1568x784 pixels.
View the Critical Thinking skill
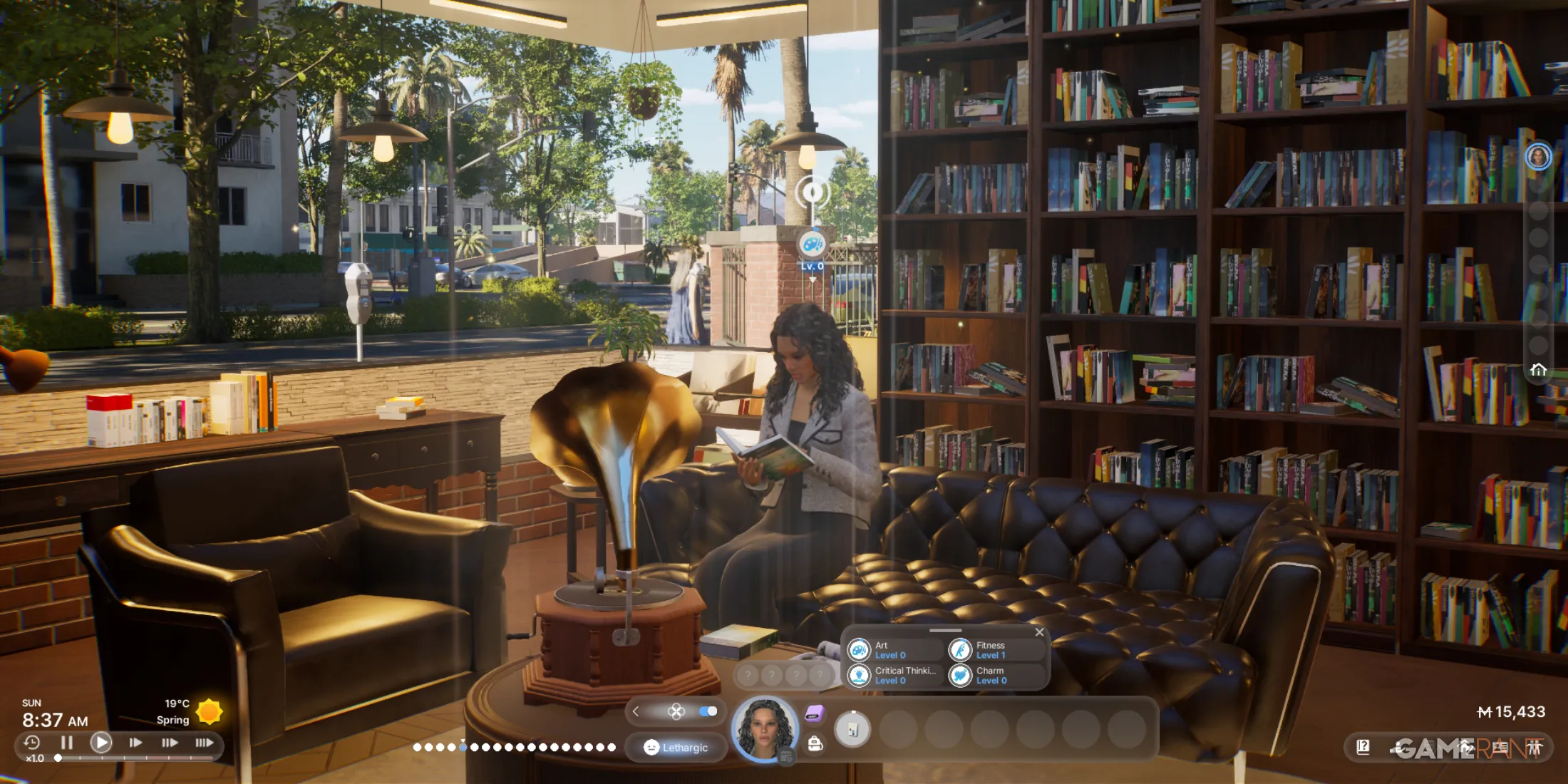[859, 675]
